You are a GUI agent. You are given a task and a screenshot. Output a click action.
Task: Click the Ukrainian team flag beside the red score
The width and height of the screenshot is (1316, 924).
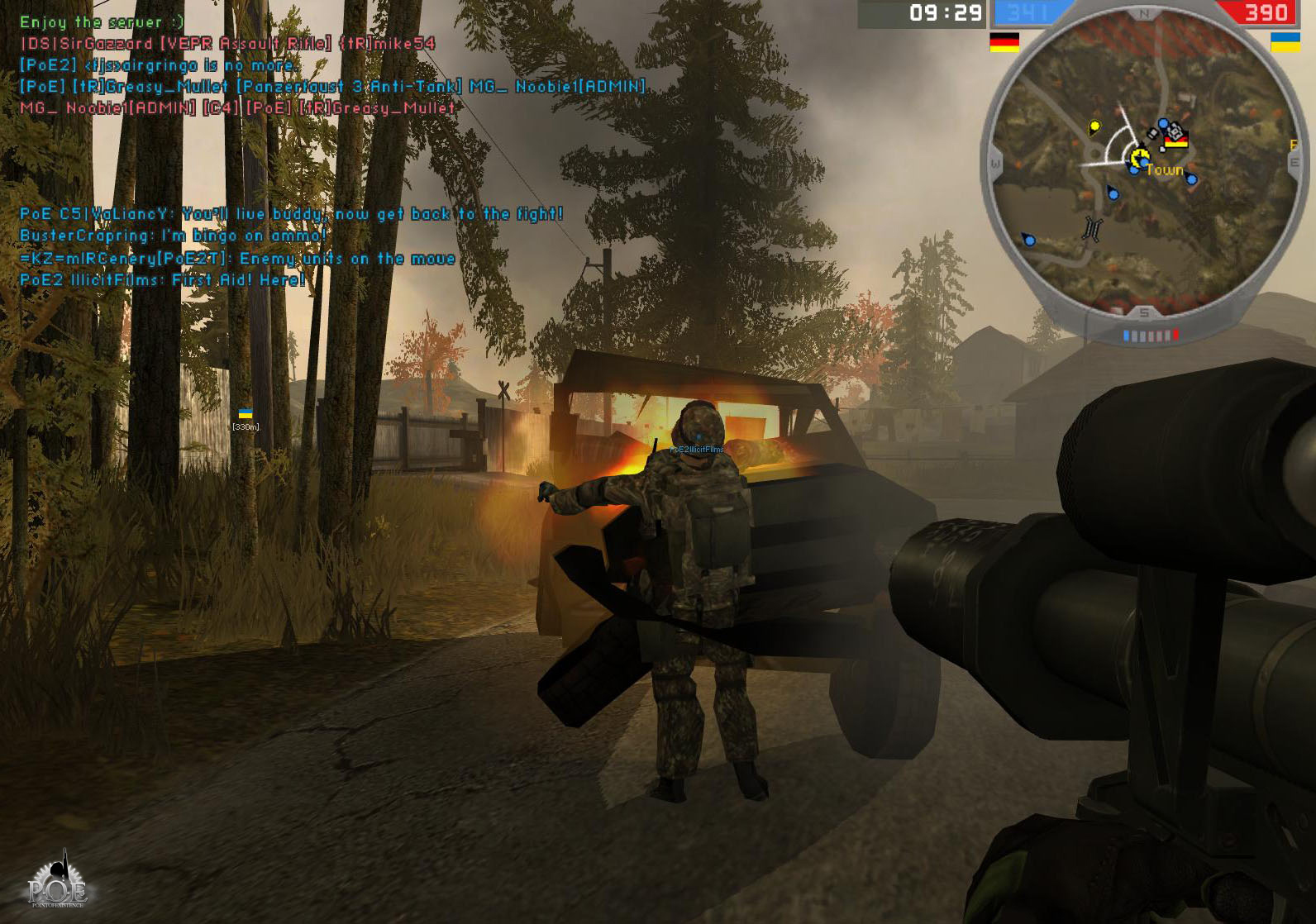(x=1284, y=41)
